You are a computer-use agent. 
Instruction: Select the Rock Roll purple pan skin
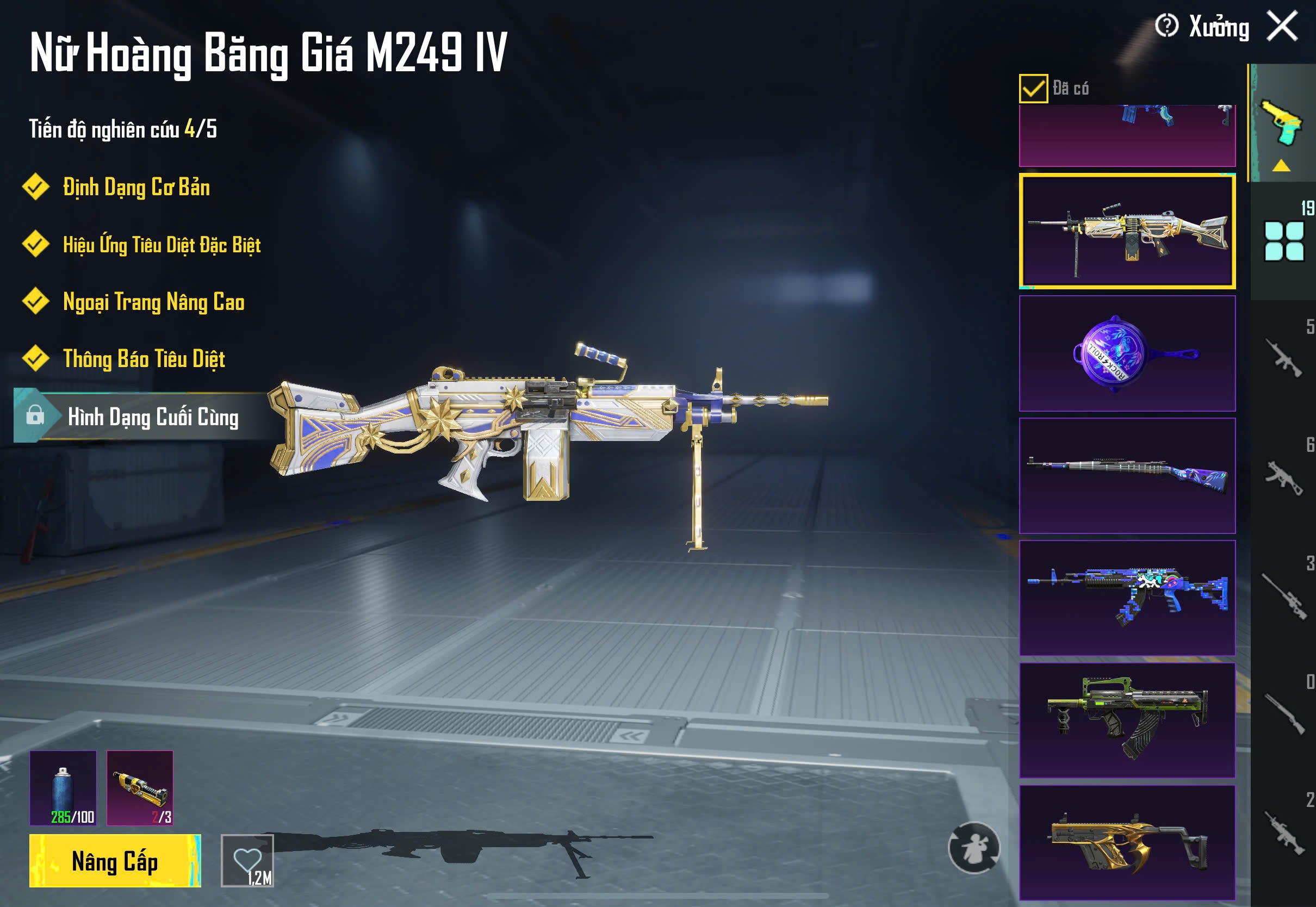(x=1127, y=353)
